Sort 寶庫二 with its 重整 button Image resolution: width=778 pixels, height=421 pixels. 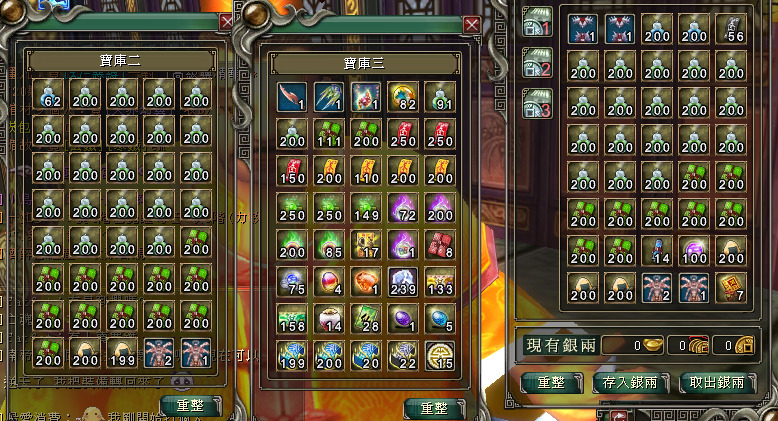(x=194, y=405)
